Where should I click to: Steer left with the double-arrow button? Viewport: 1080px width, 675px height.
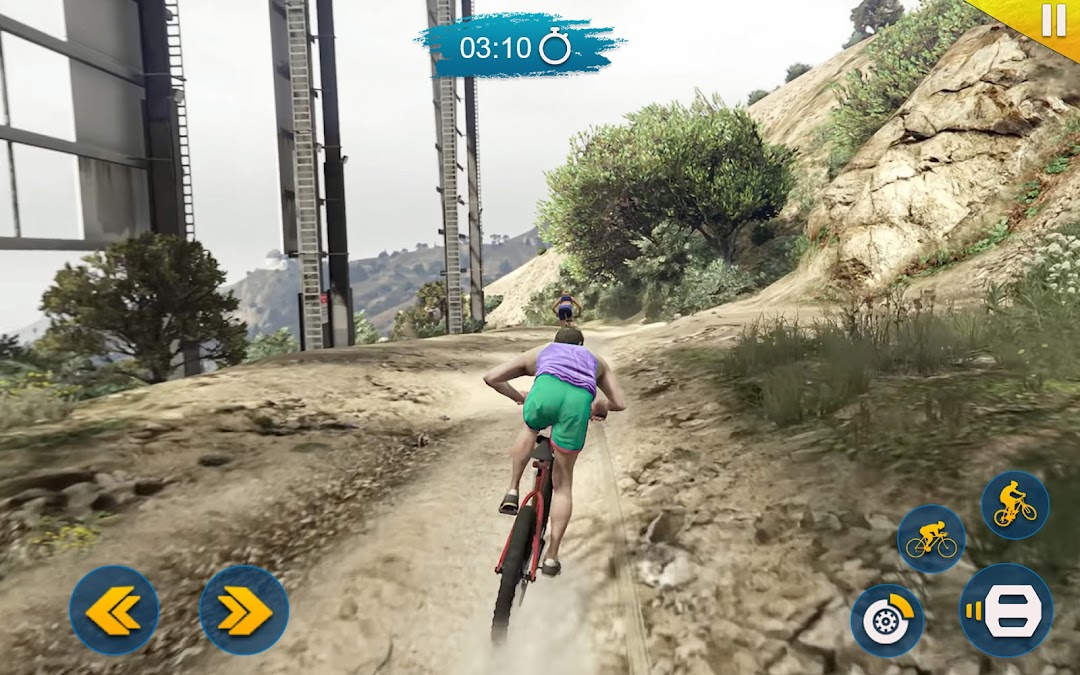[x=114, y=610]
